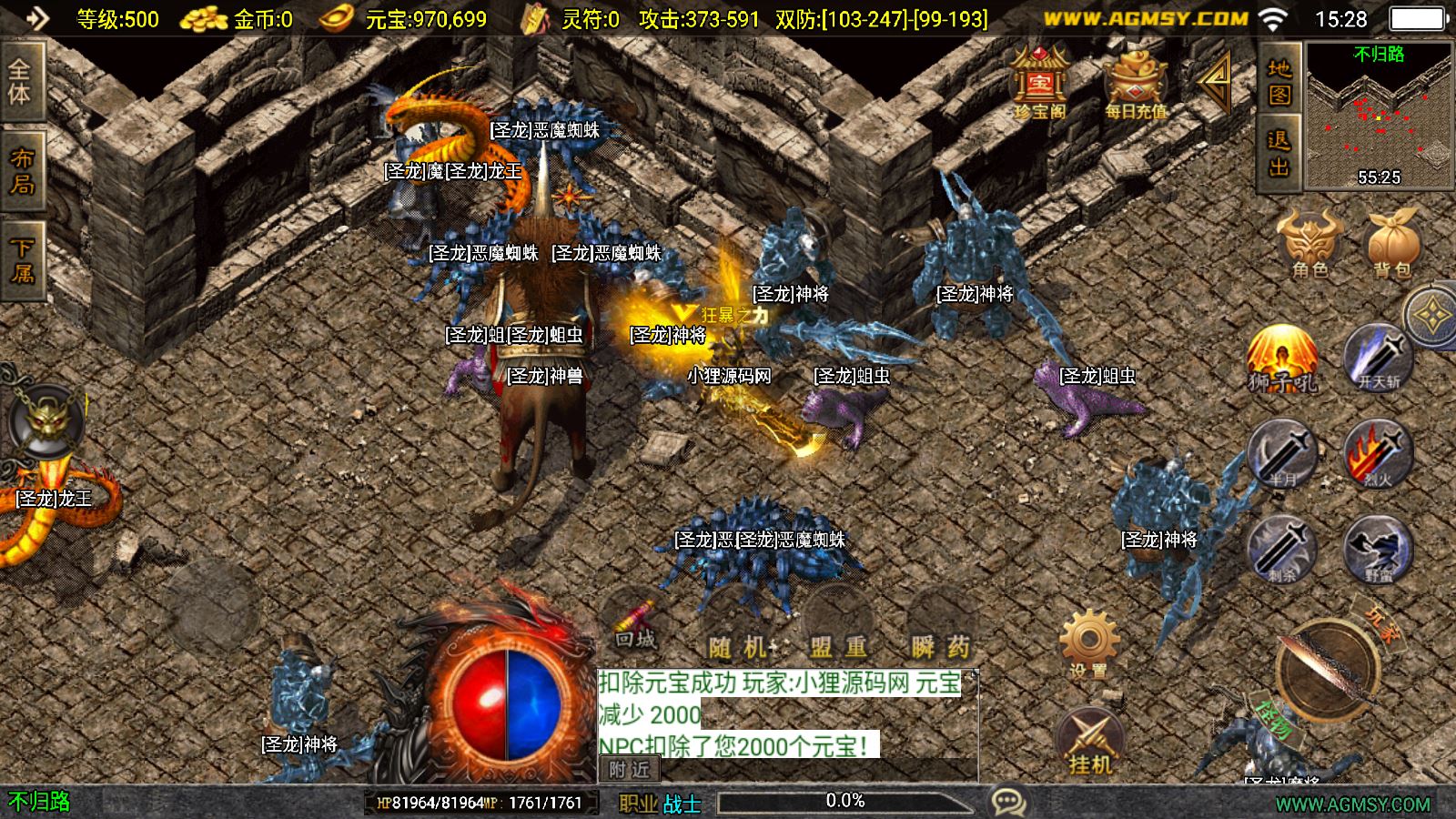1456x819 pixels.
Task: Open the minimap of 不归路
Action: pos(1378,114)
